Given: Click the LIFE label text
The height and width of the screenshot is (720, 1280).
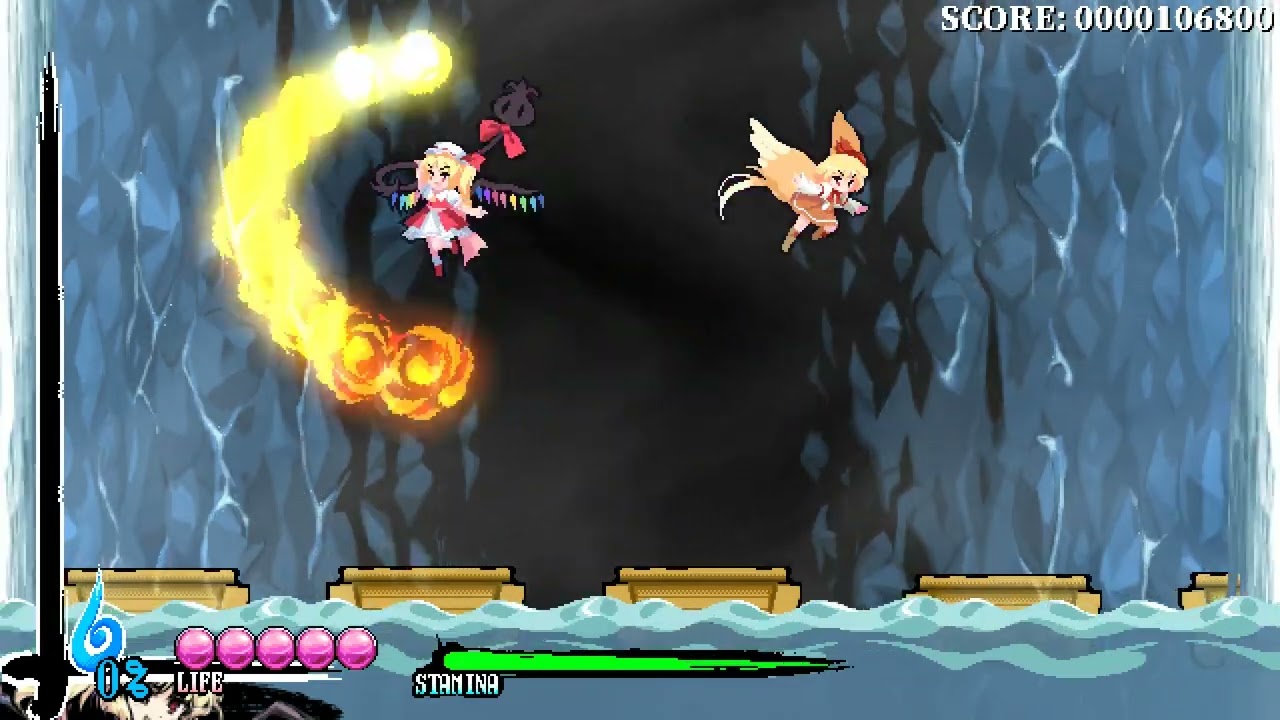Looking at the screenshot, I should (x=200, y=685).
